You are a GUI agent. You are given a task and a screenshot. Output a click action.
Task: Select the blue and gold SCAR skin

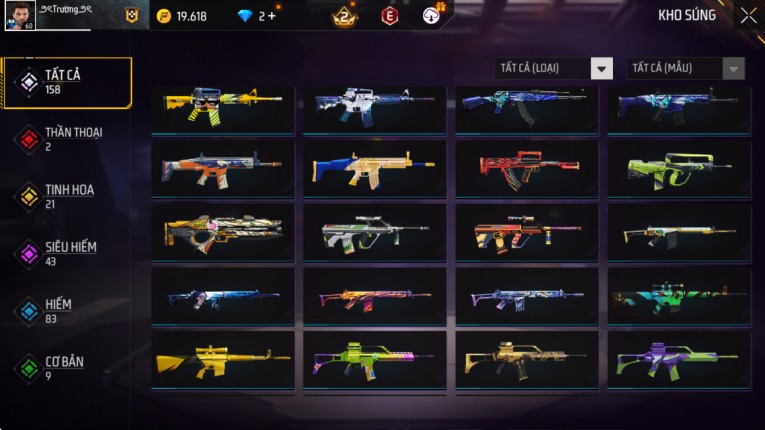coord(374,168)
